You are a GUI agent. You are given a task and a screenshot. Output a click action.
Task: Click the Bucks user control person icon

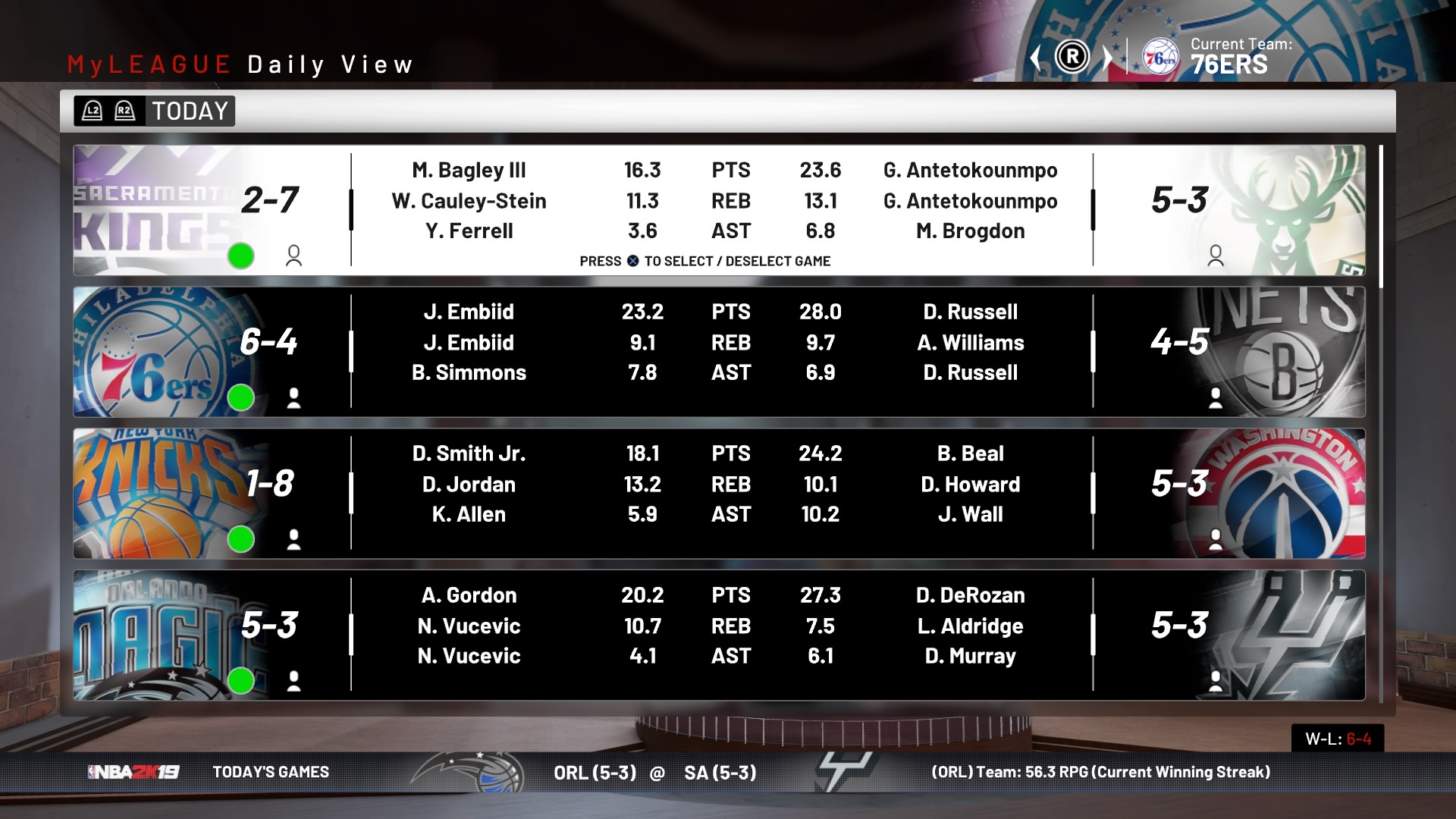click(1216, 256)
